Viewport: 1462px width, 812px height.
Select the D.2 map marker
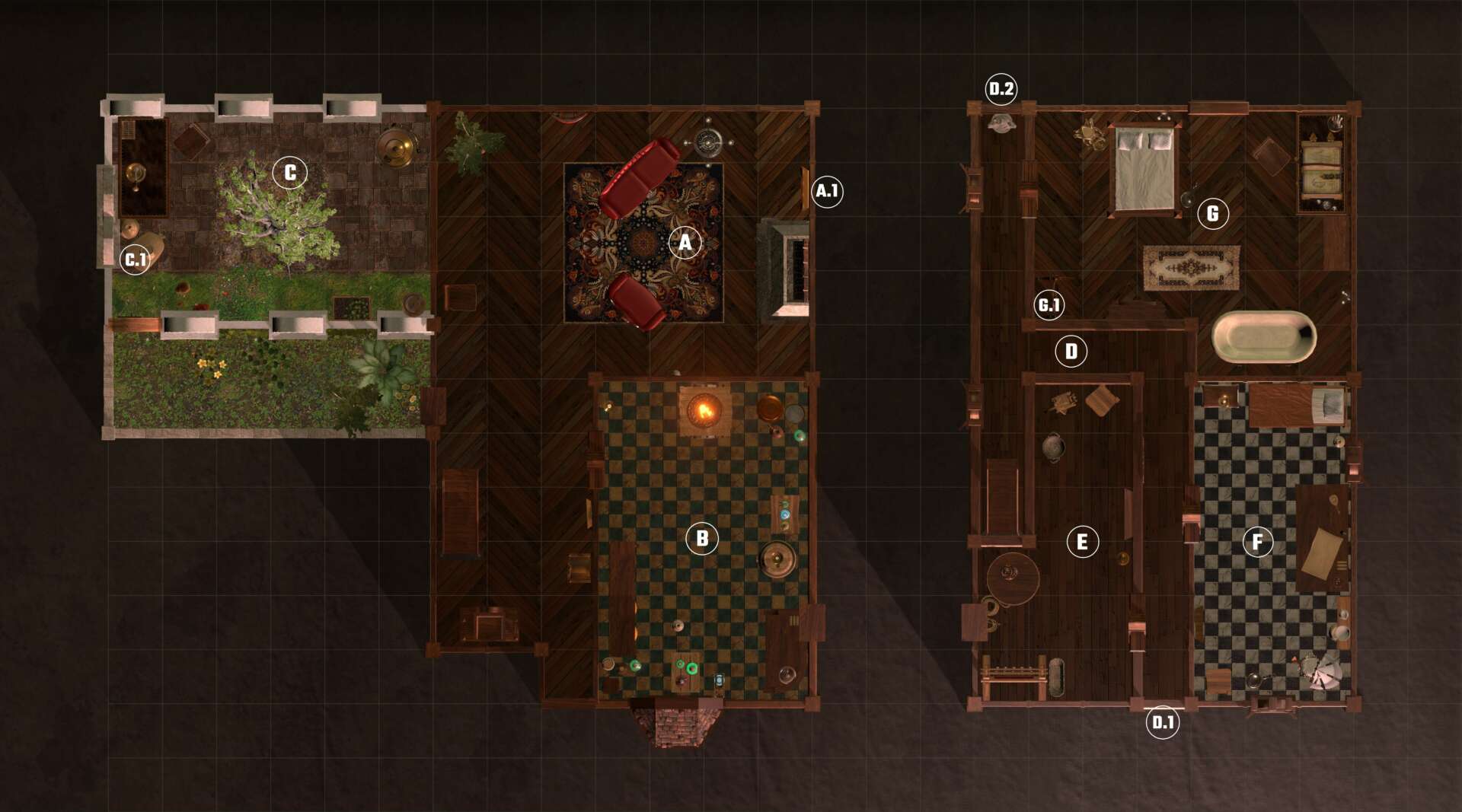(1001, 89)
